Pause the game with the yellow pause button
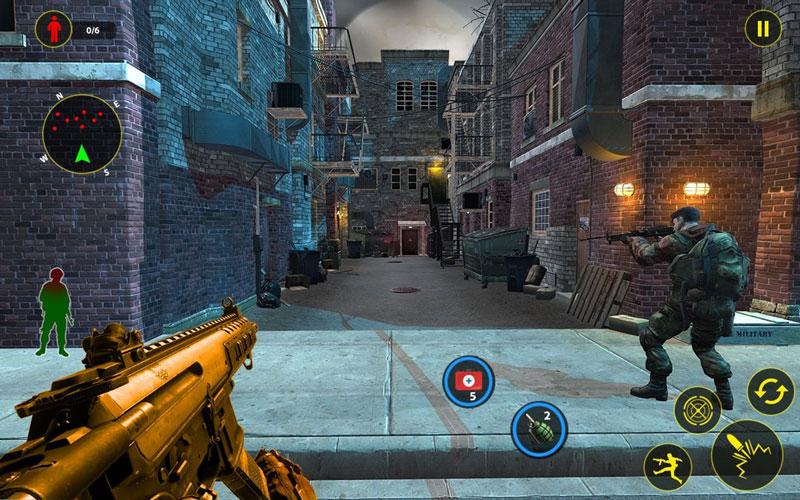 (763, 29)
